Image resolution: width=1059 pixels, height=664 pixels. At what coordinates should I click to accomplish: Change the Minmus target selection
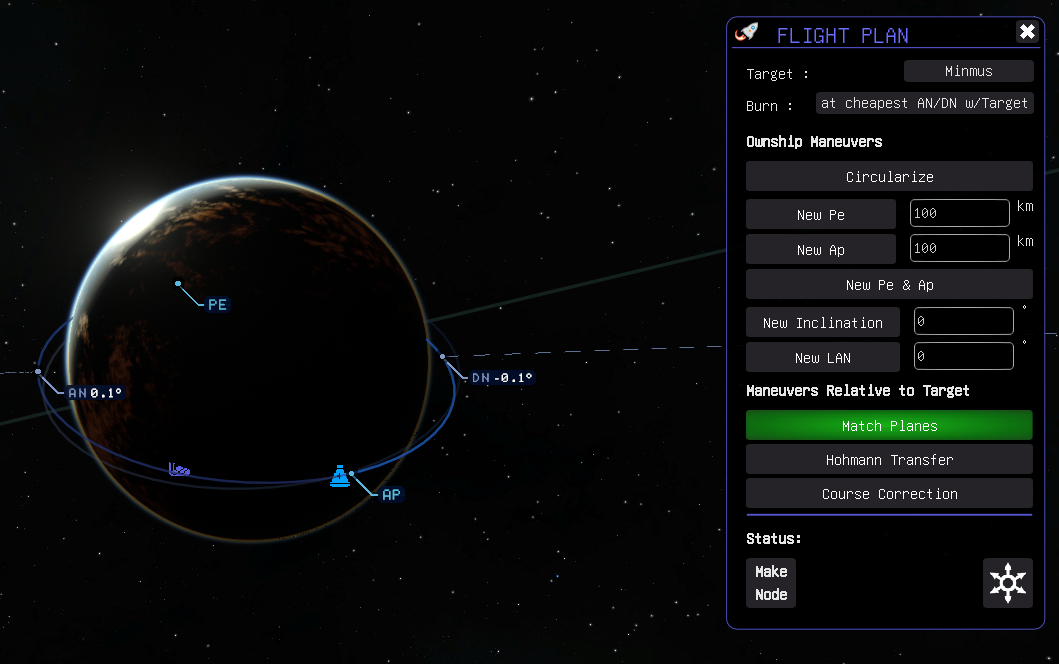968,71
